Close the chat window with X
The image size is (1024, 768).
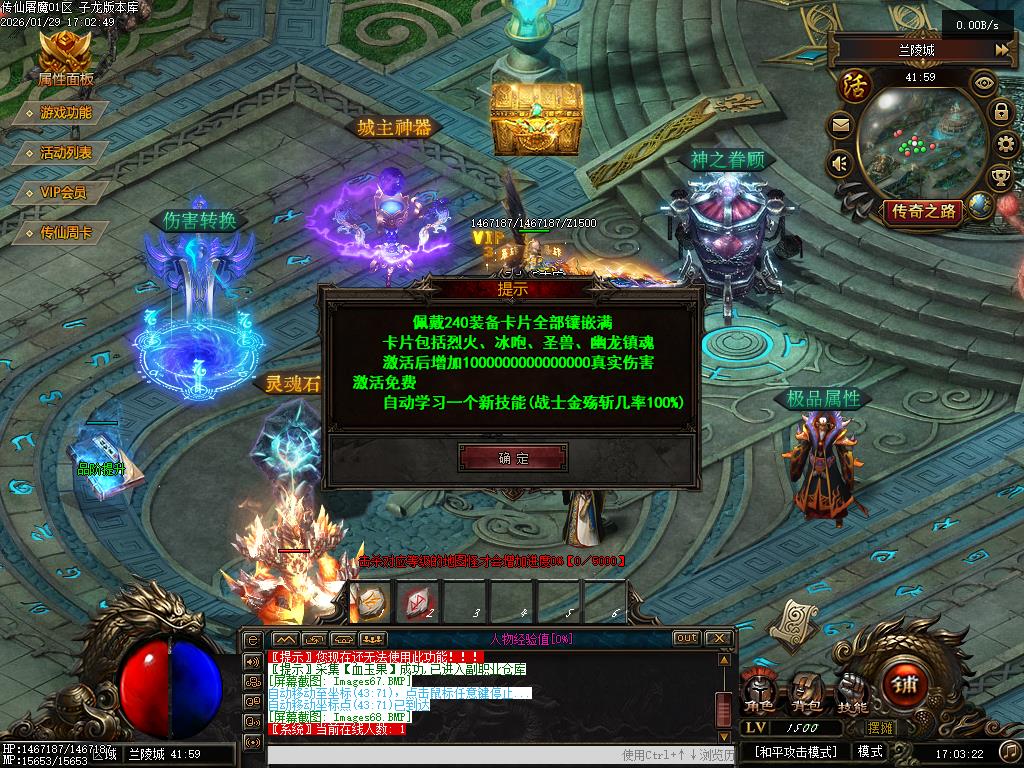718,638
